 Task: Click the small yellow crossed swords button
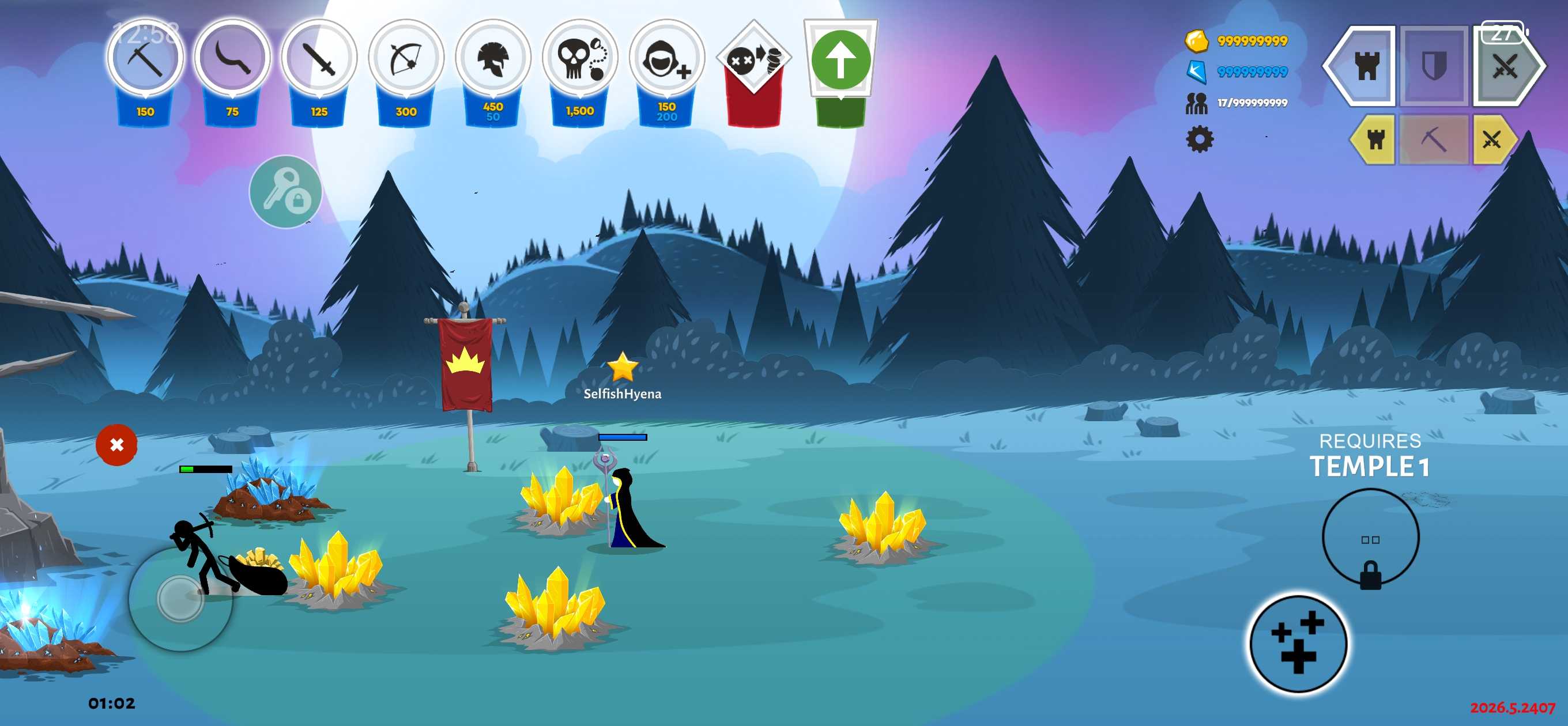coord(1491,139)
